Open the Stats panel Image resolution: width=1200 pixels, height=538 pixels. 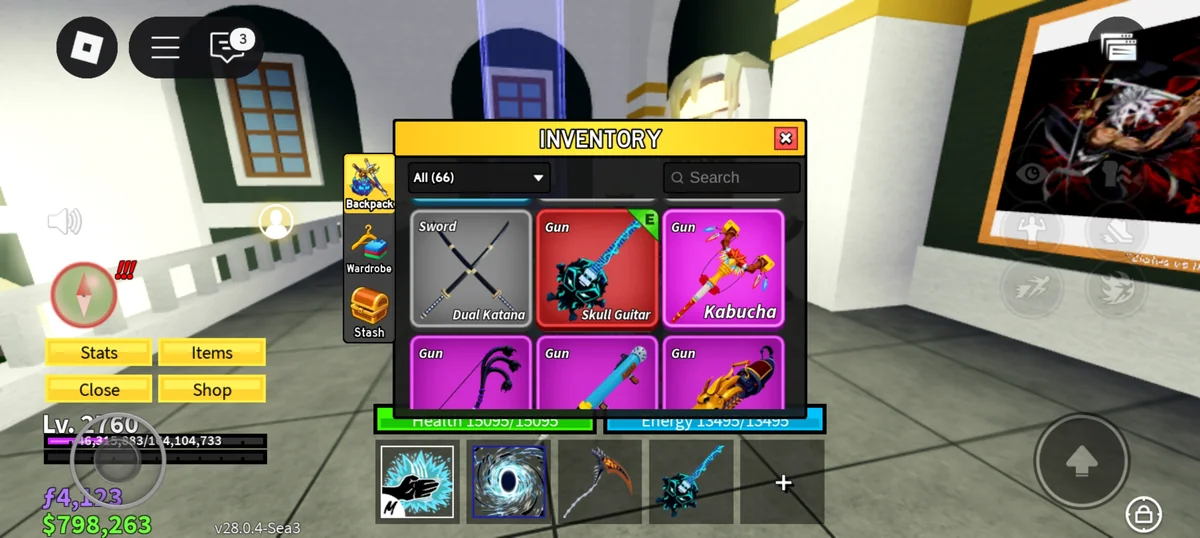[99, 353]
